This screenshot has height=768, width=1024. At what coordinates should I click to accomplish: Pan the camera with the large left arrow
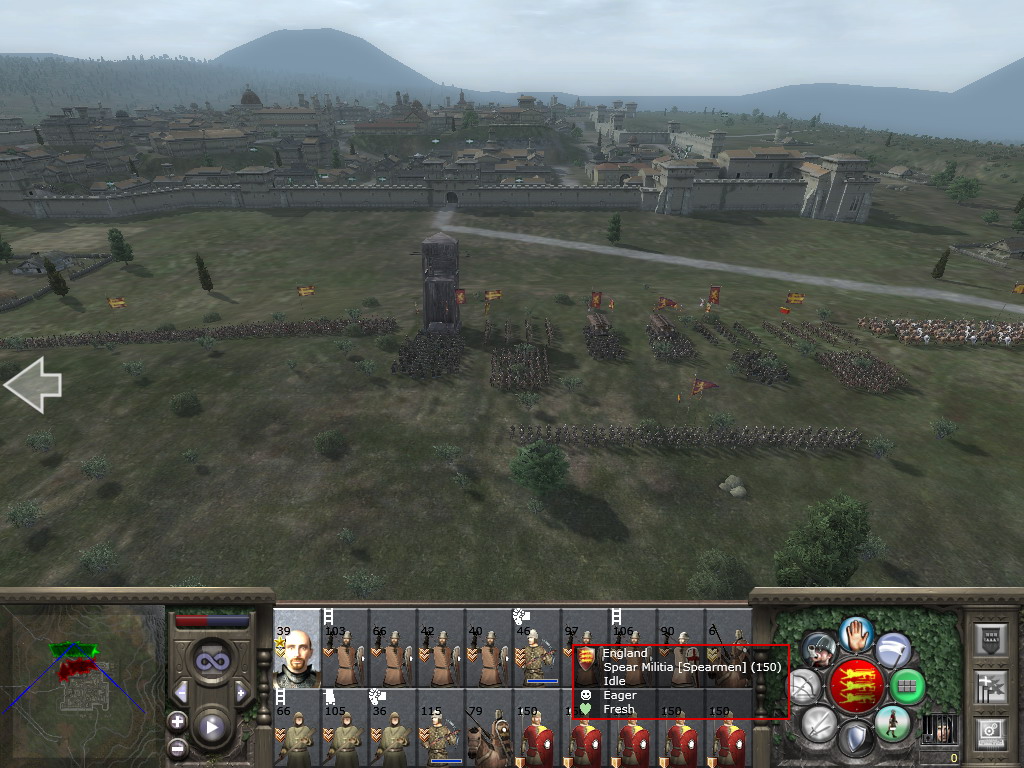pos(33,386)
